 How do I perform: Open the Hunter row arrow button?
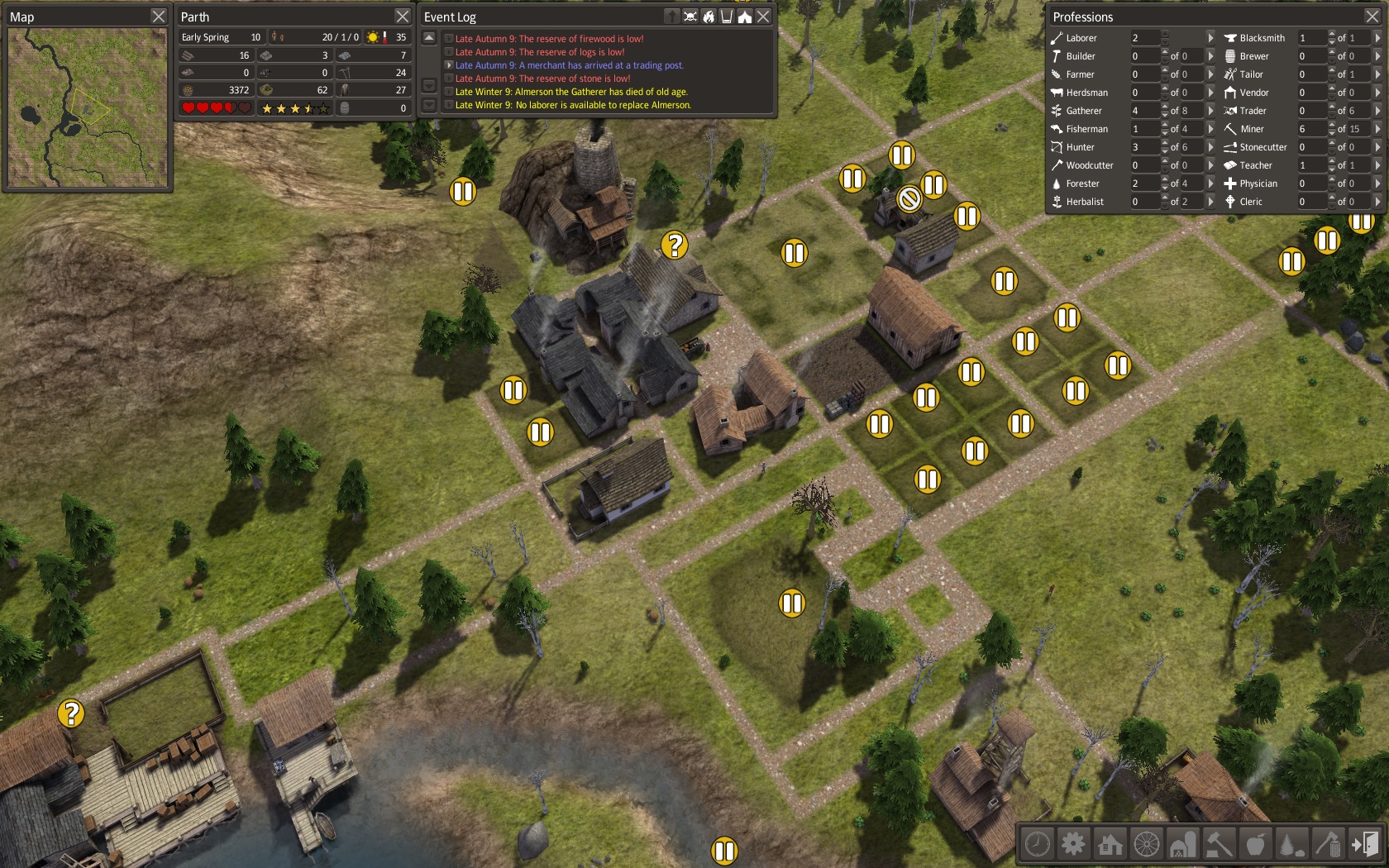pyautogui.click(x=1210, y=147)
